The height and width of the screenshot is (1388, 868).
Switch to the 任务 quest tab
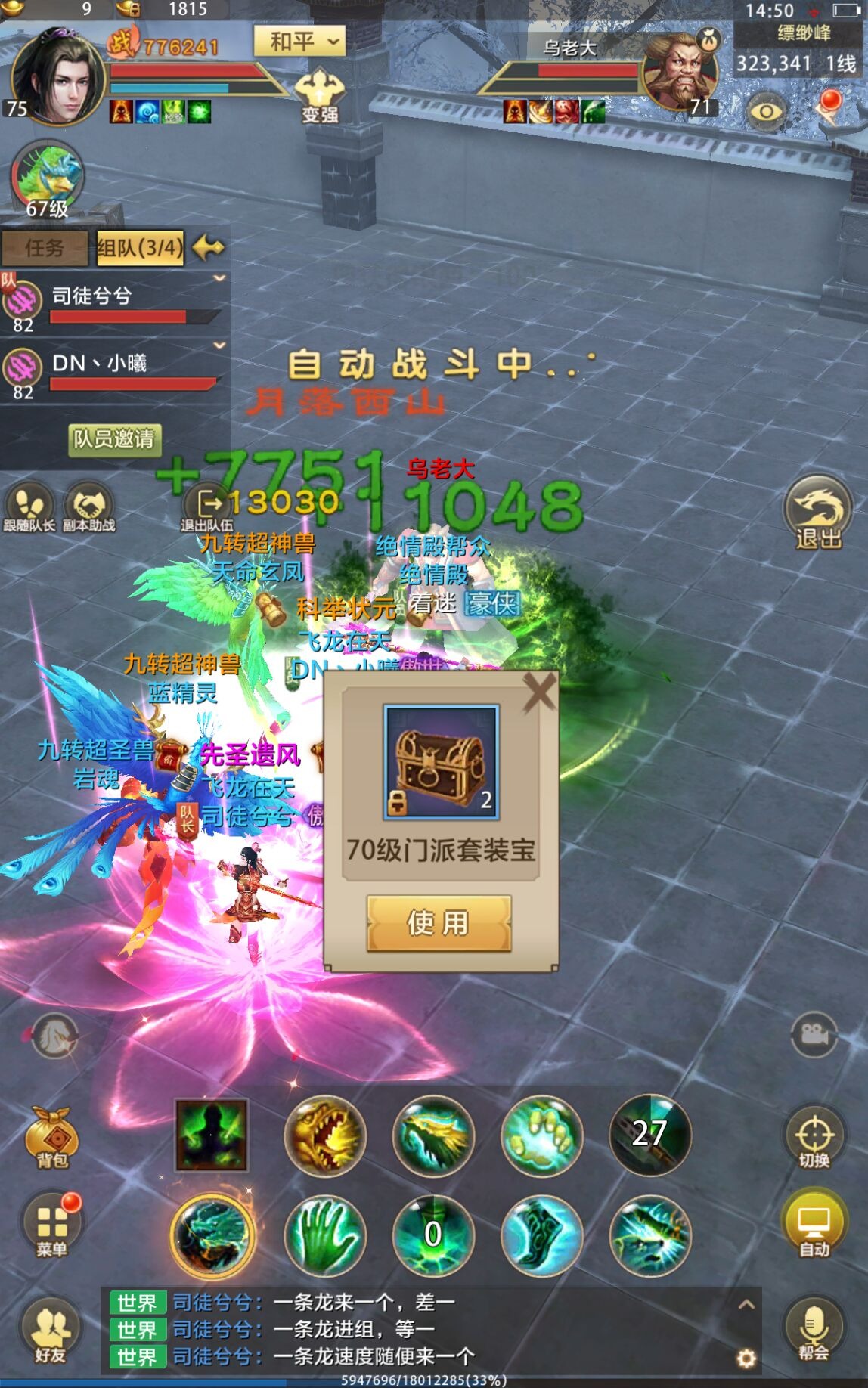(45, 248)
